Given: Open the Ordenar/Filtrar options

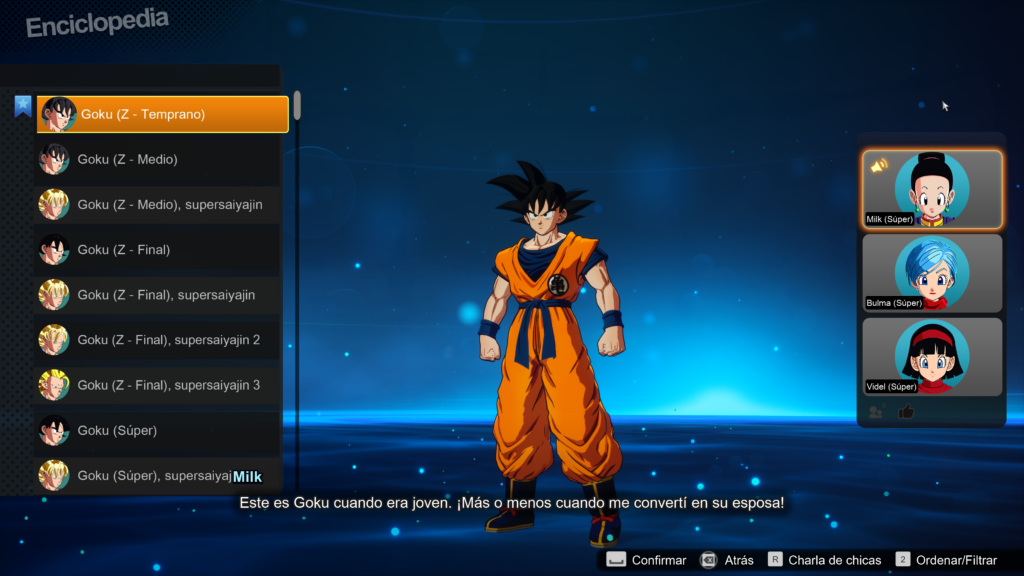Looking at the screenshot, I should pos(947,560).
